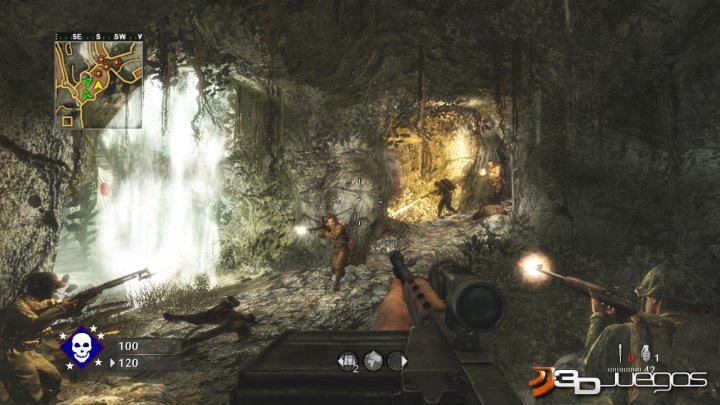Select the blue skull team emblem

(82, 348)
